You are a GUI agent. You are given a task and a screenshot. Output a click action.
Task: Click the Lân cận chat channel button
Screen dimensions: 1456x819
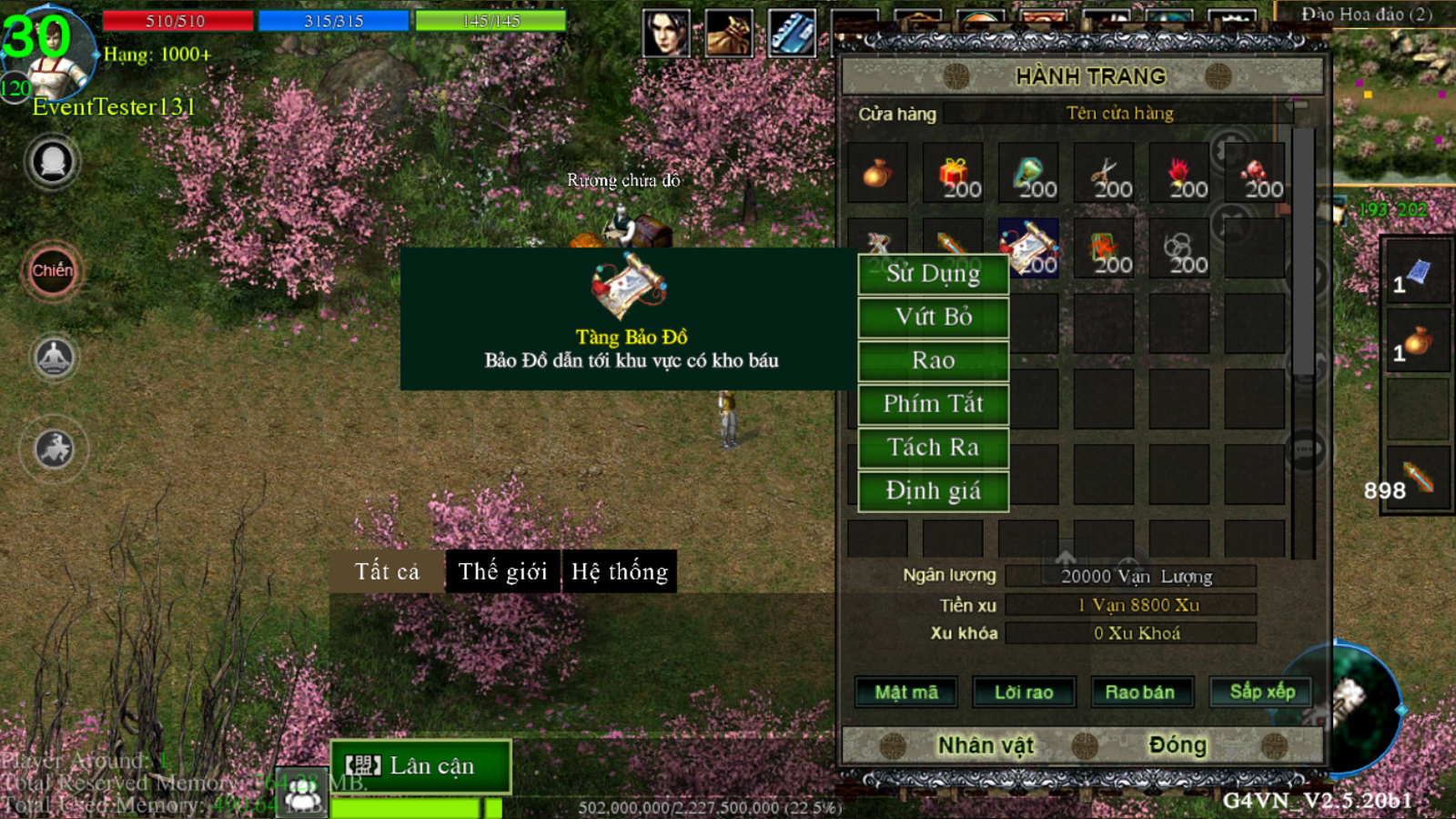tap(420, 766)
